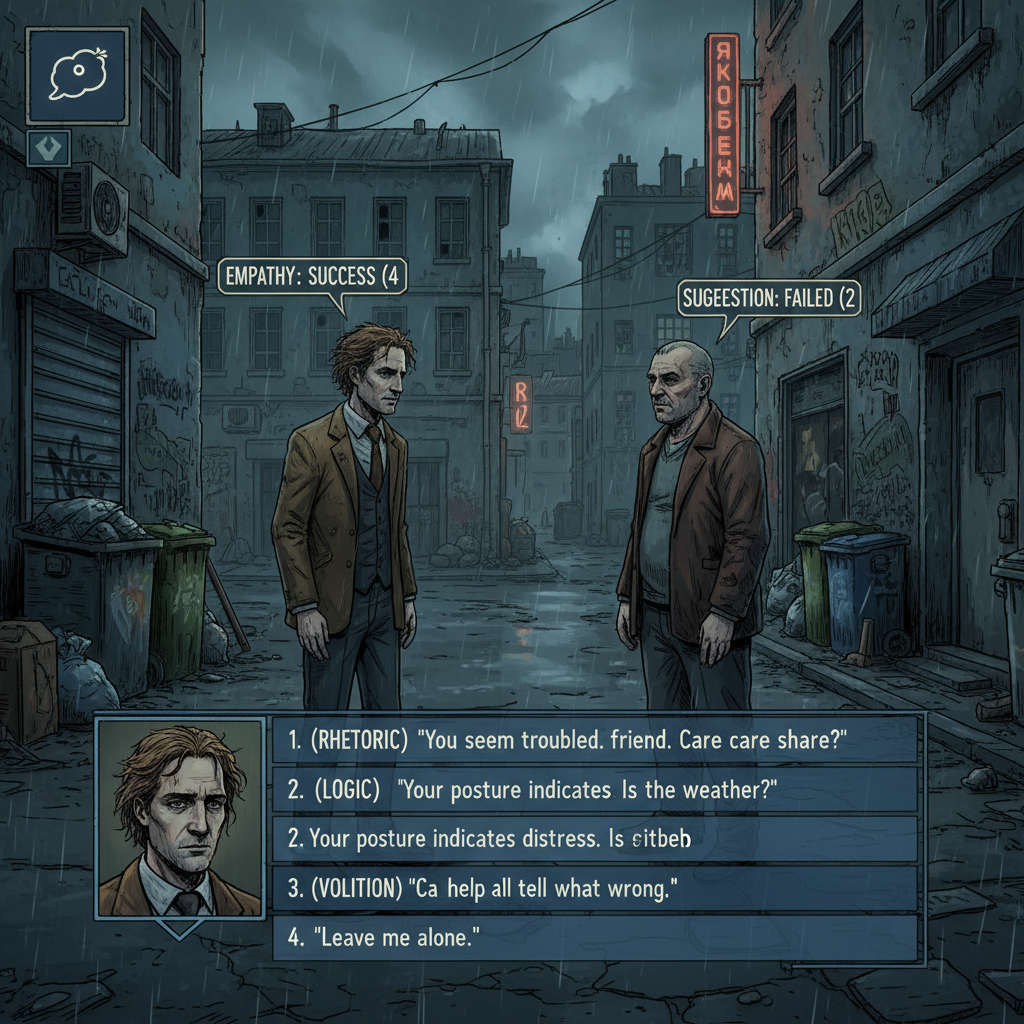Click the detective portrait in dialogue box
This screenshot has width=1024, height=1024.
181,820
